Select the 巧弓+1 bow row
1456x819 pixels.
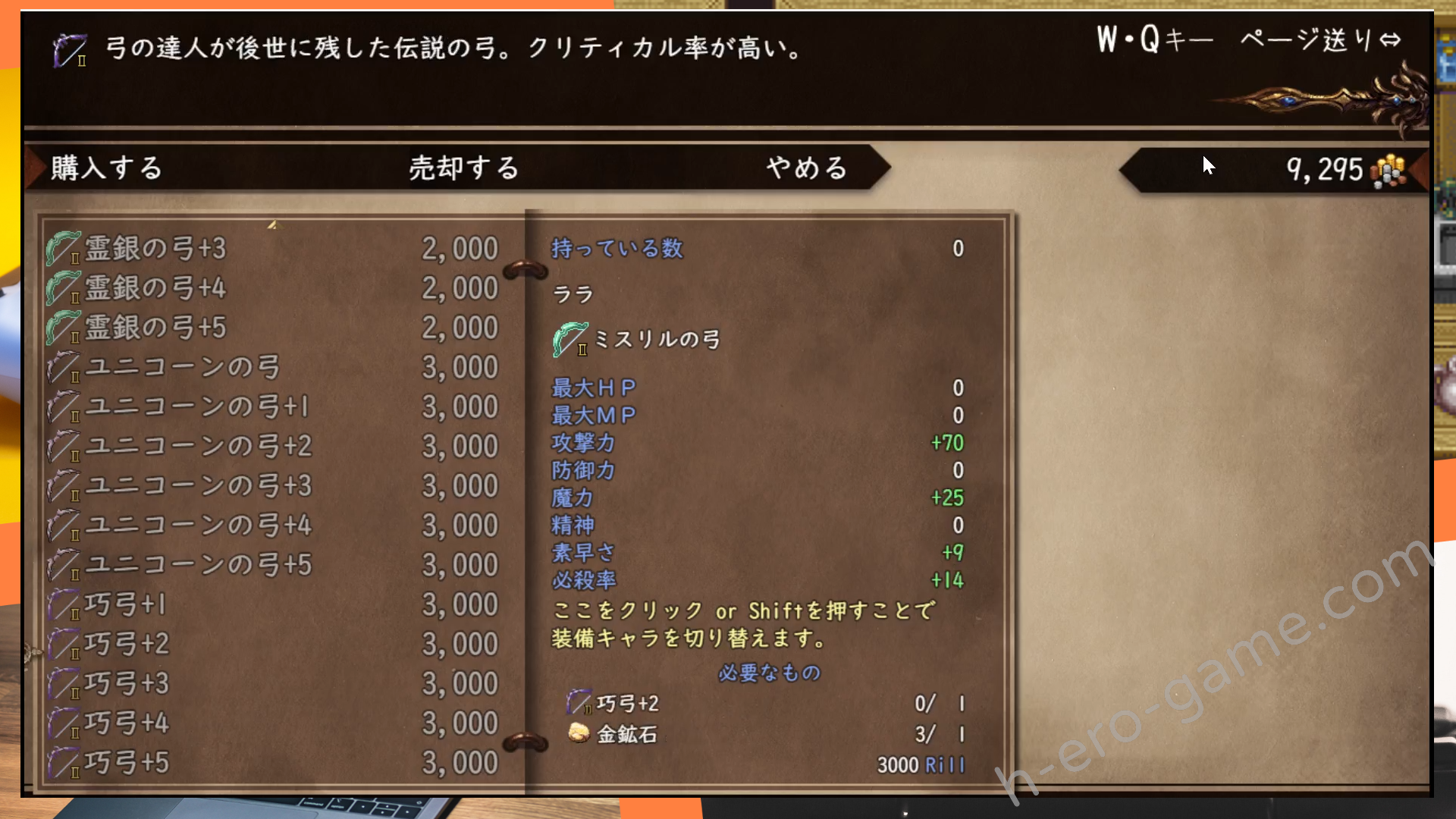coord(271,604)
